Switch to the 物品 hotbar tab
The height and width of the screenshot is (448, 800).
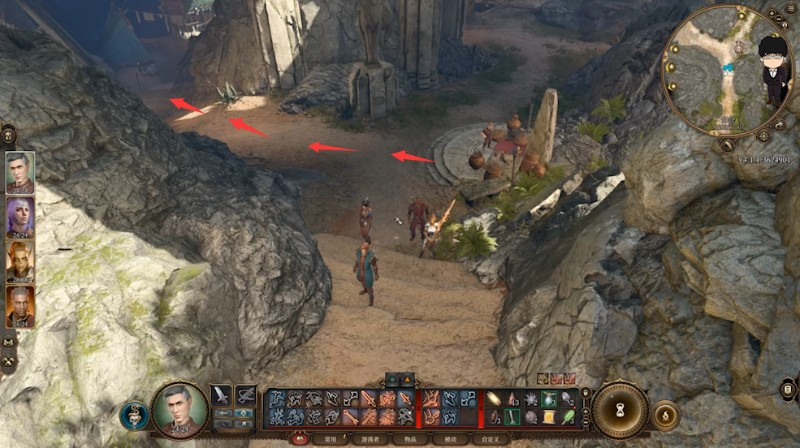click(x=410, y=438)
